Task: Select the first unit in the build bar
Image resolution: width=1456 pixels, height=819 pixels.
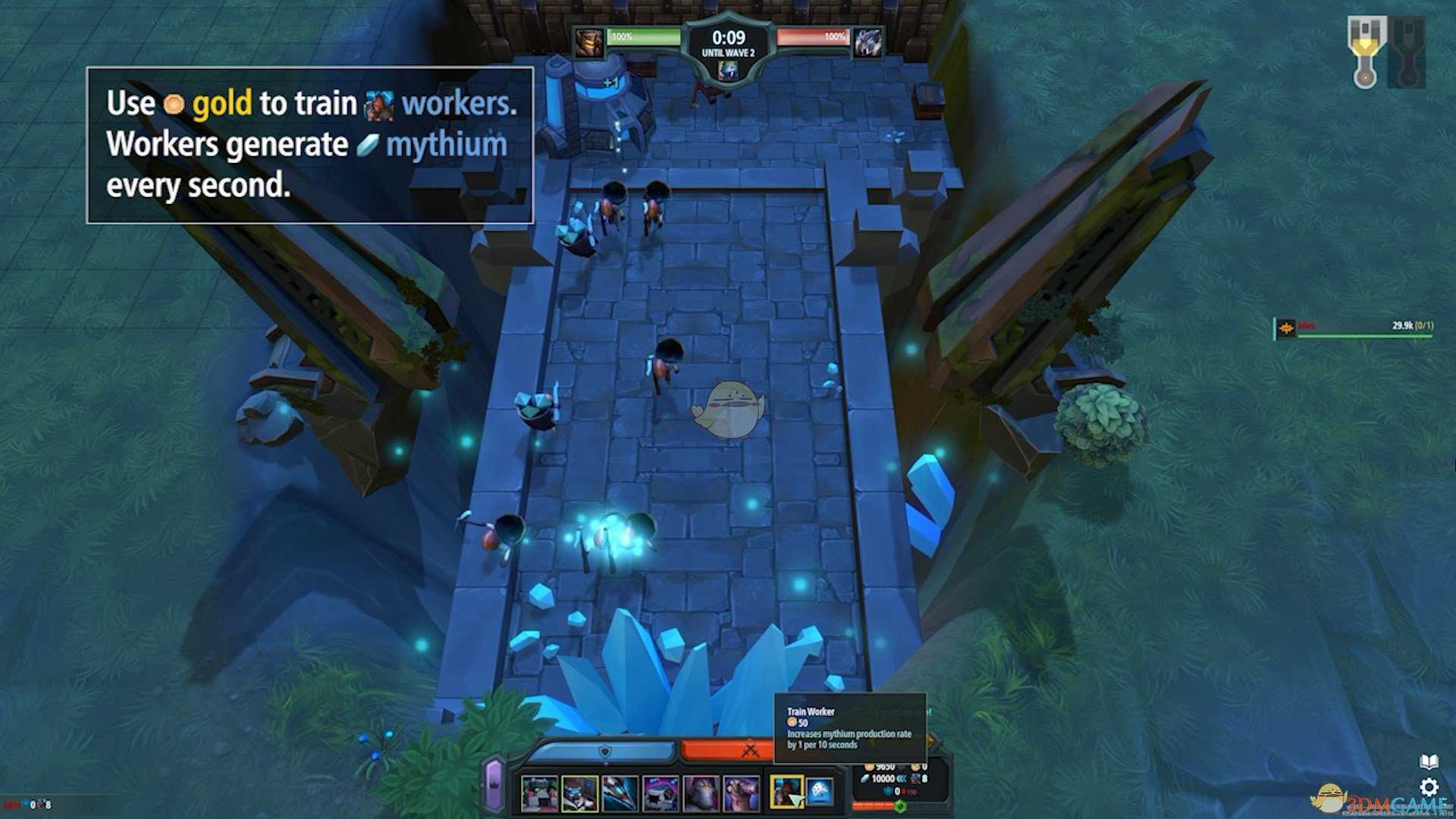Action: tap(539, 793)
